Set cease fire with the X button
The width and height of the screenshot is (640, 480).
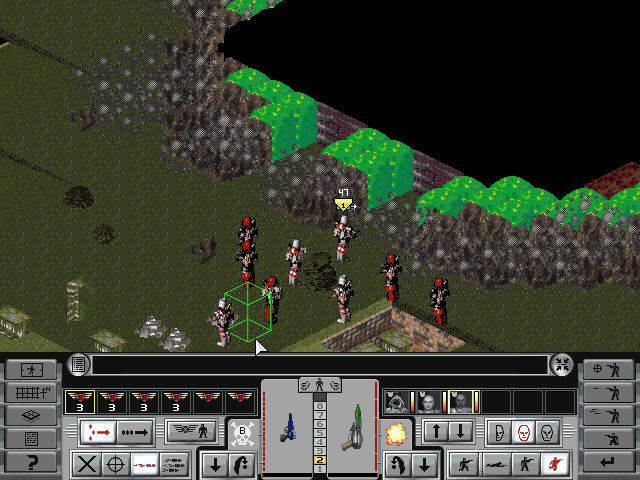(87, 464)
